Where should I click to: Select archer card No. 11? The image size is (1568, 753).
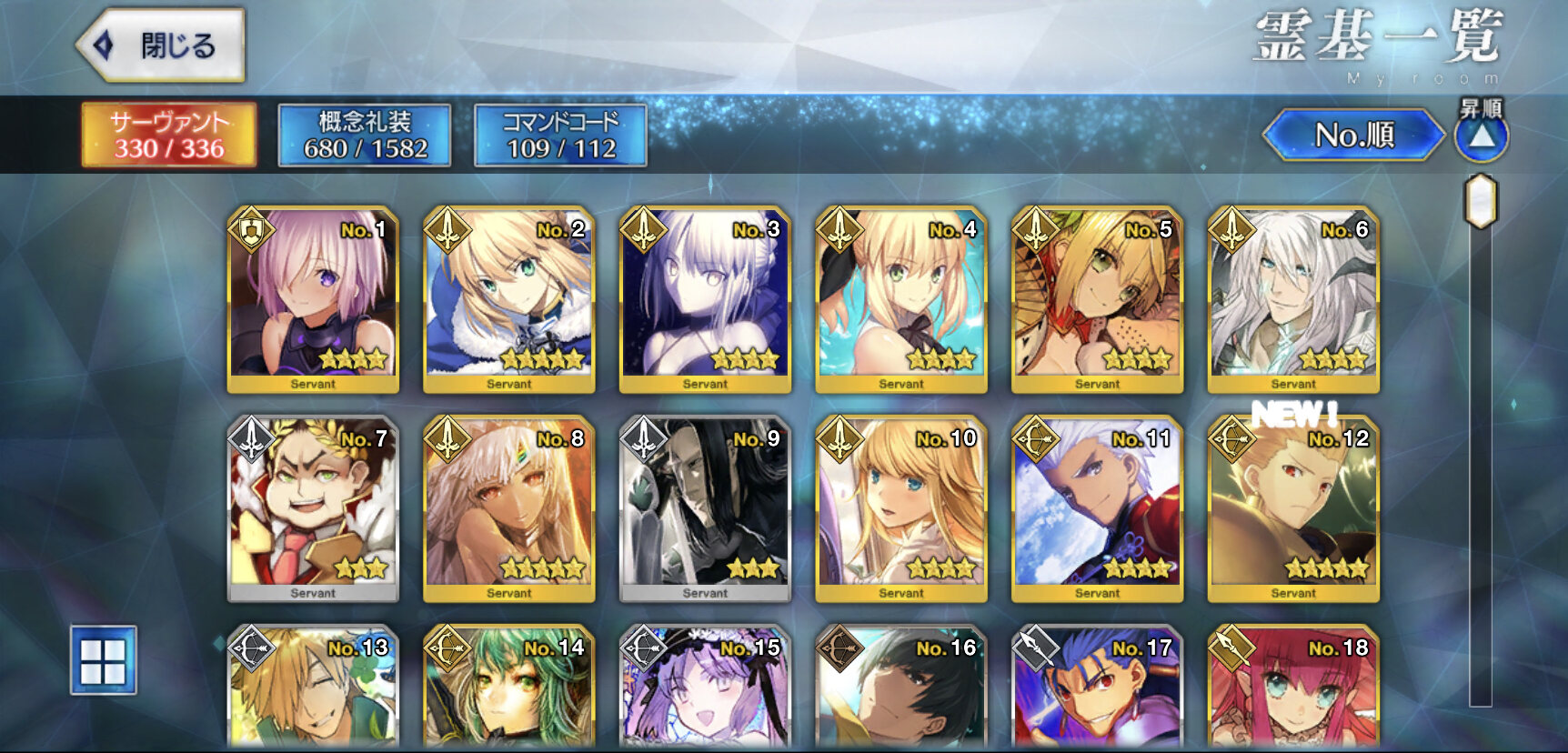(x=1097, y=507)
